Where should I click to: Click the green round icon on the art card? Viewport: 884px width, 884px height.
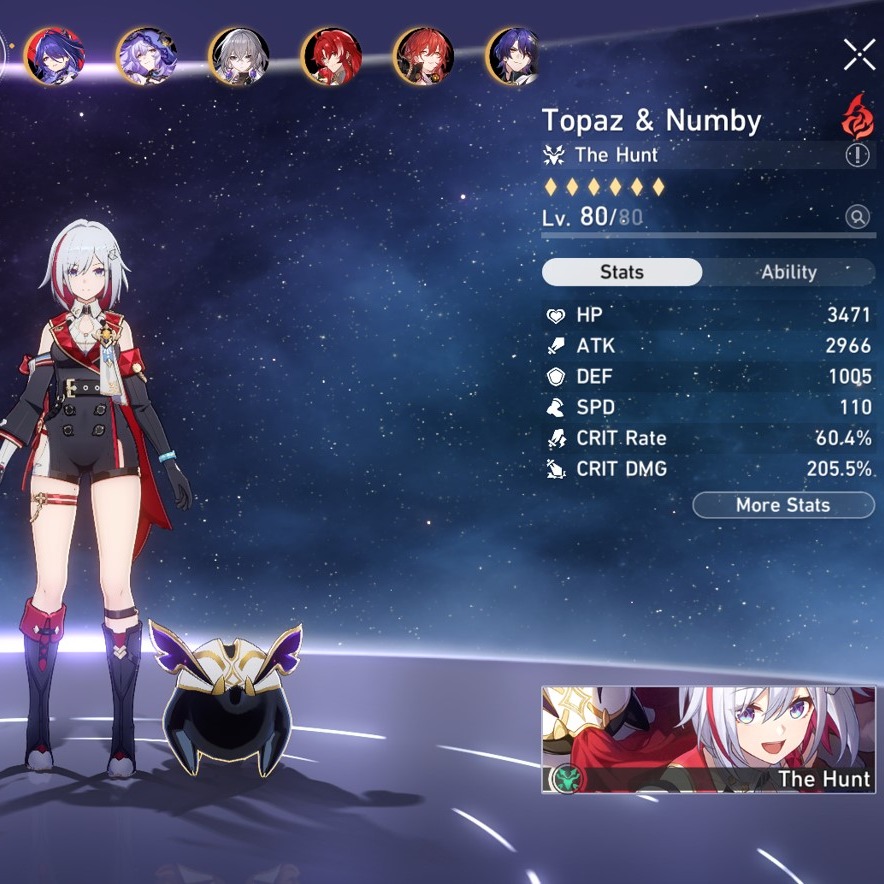pos(565,778)
